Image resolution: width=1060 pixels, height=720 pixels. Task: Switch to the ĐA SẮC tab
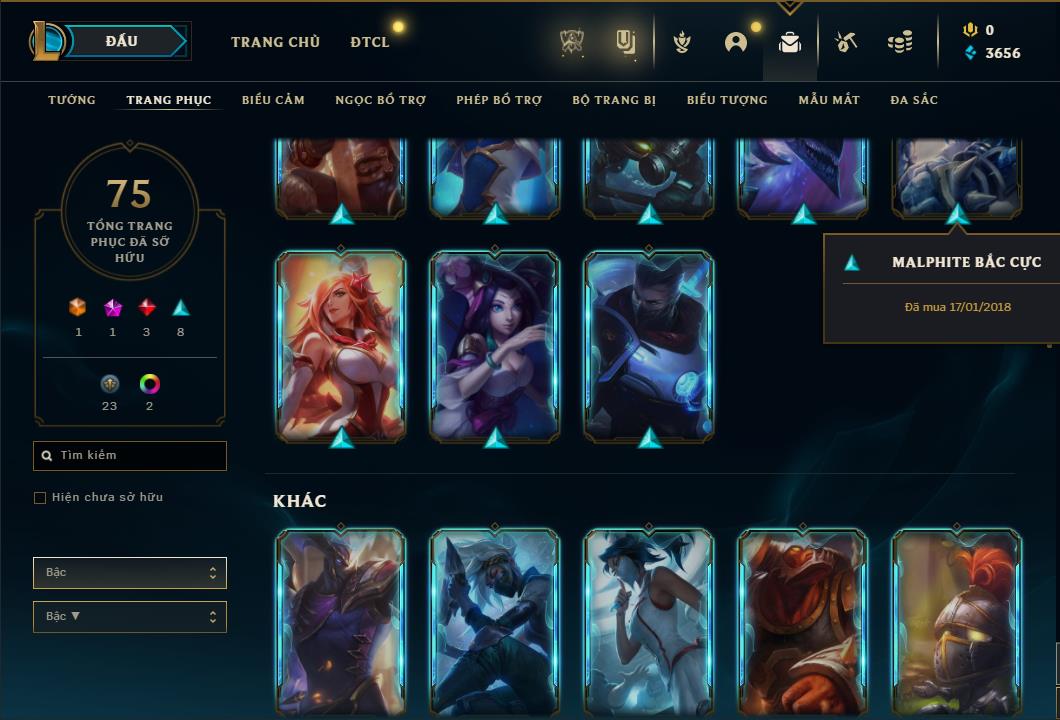(914, 100)
